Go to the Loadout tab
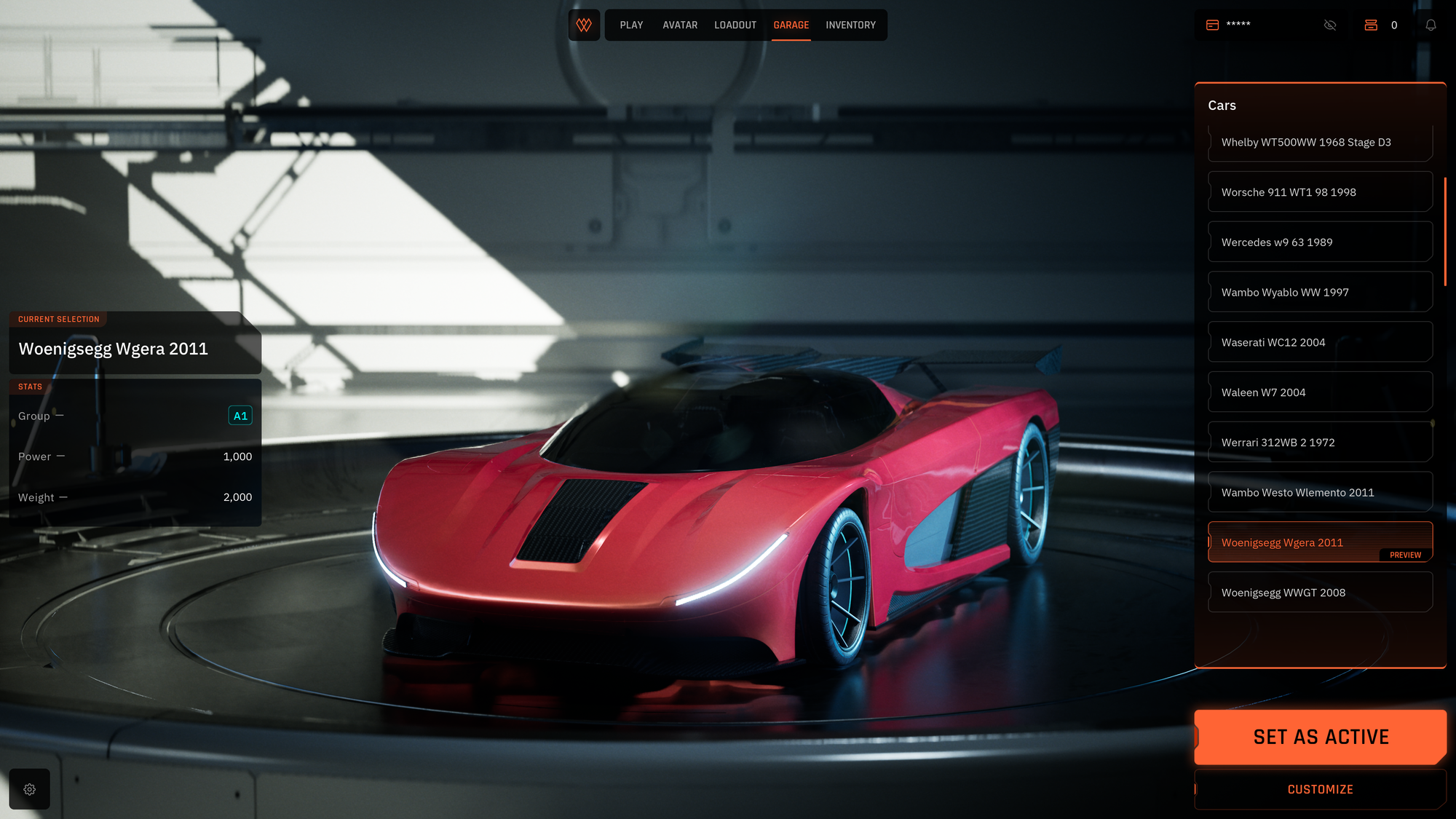This screenshot has width=1456, height=819. pos(735,25)
